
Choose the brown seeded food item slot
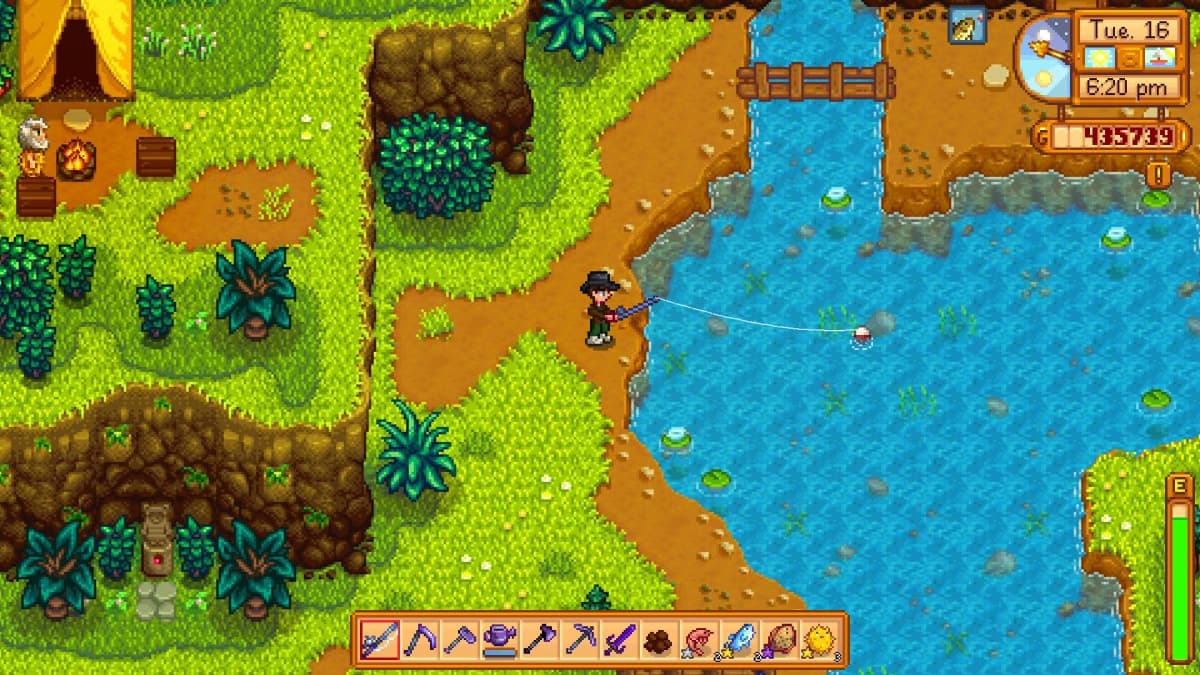point(778,640)
